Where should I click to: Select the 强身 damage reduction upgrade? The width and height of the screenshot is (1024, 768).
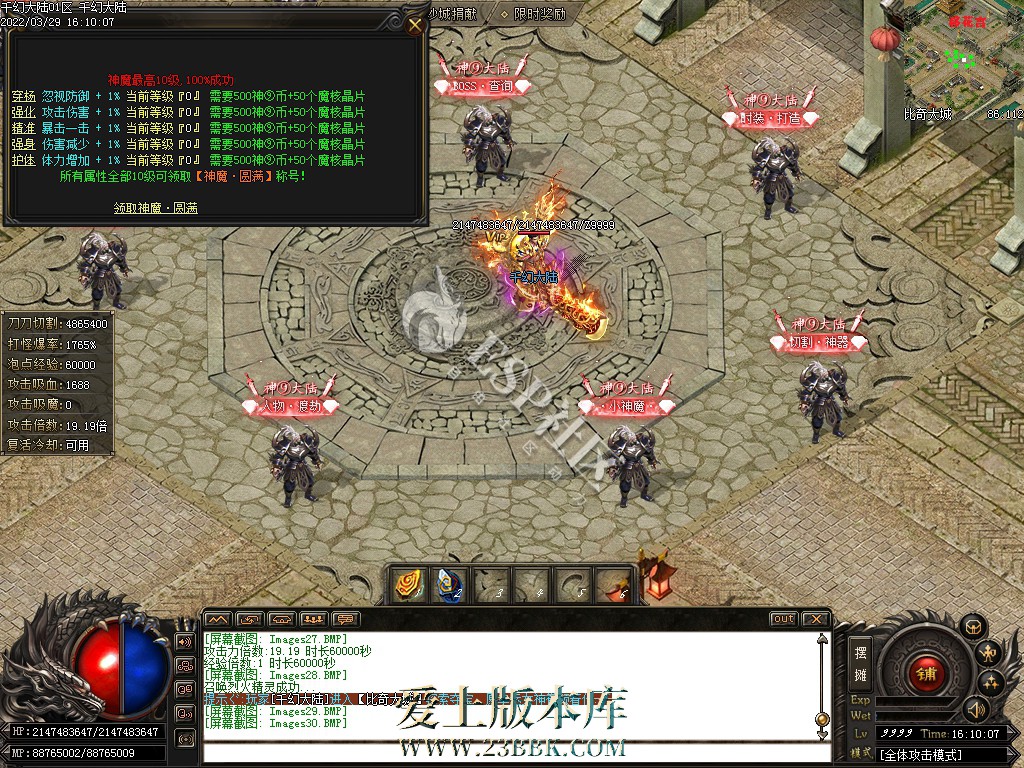(25, 144)
